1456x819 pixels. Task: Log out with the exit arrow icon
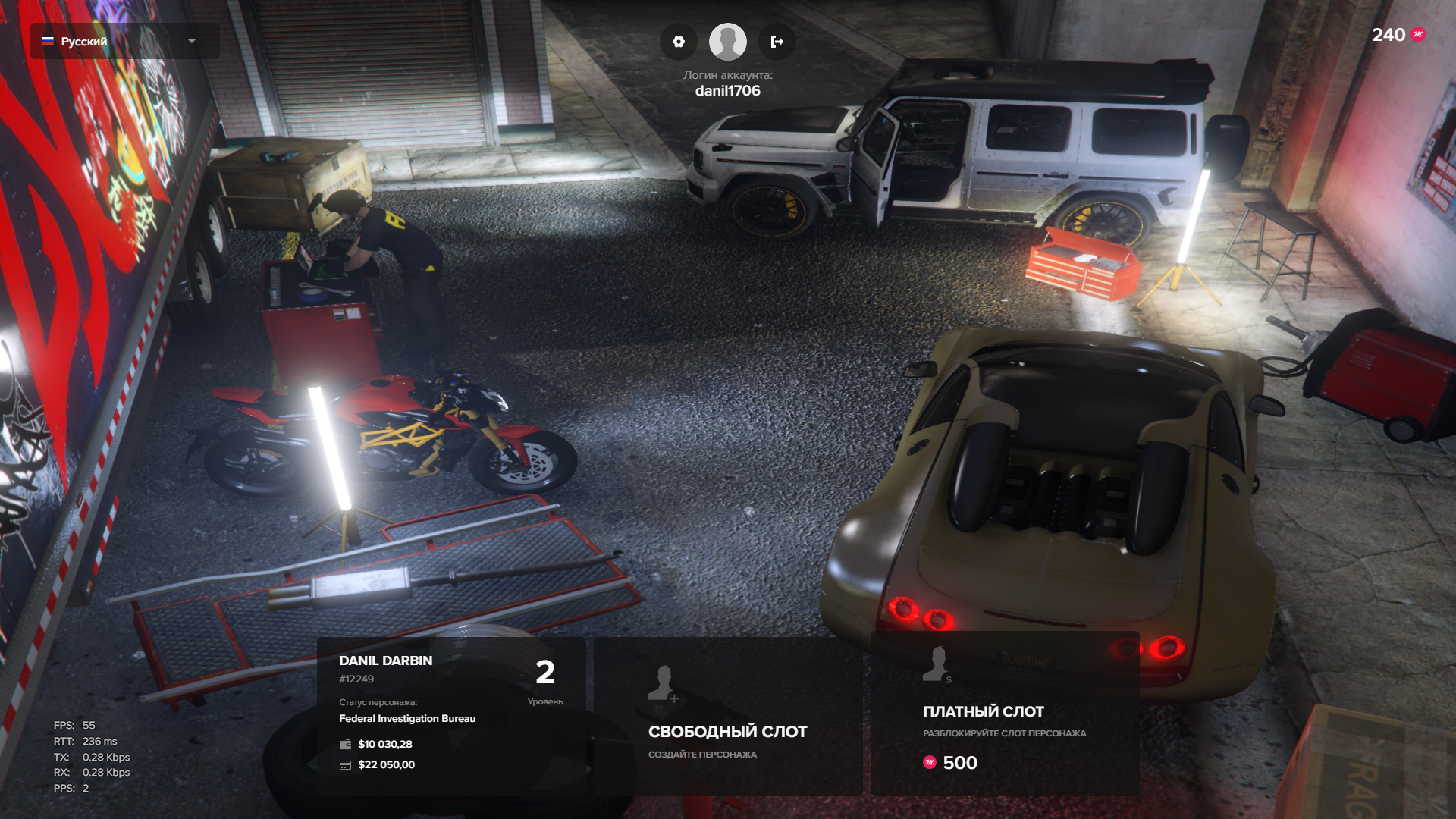pos(777,42)
